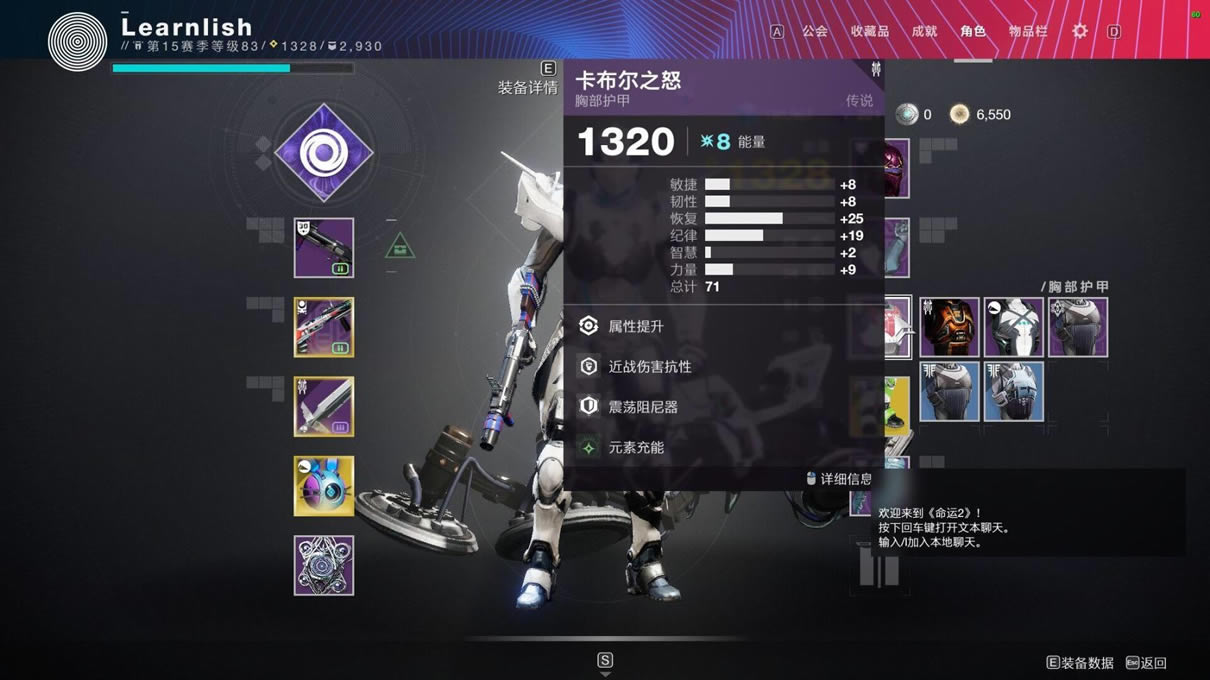This screenshot has width=1210, height=680.
Task: Open the Void subclass diamond emblem
Action: coord(323,153)
